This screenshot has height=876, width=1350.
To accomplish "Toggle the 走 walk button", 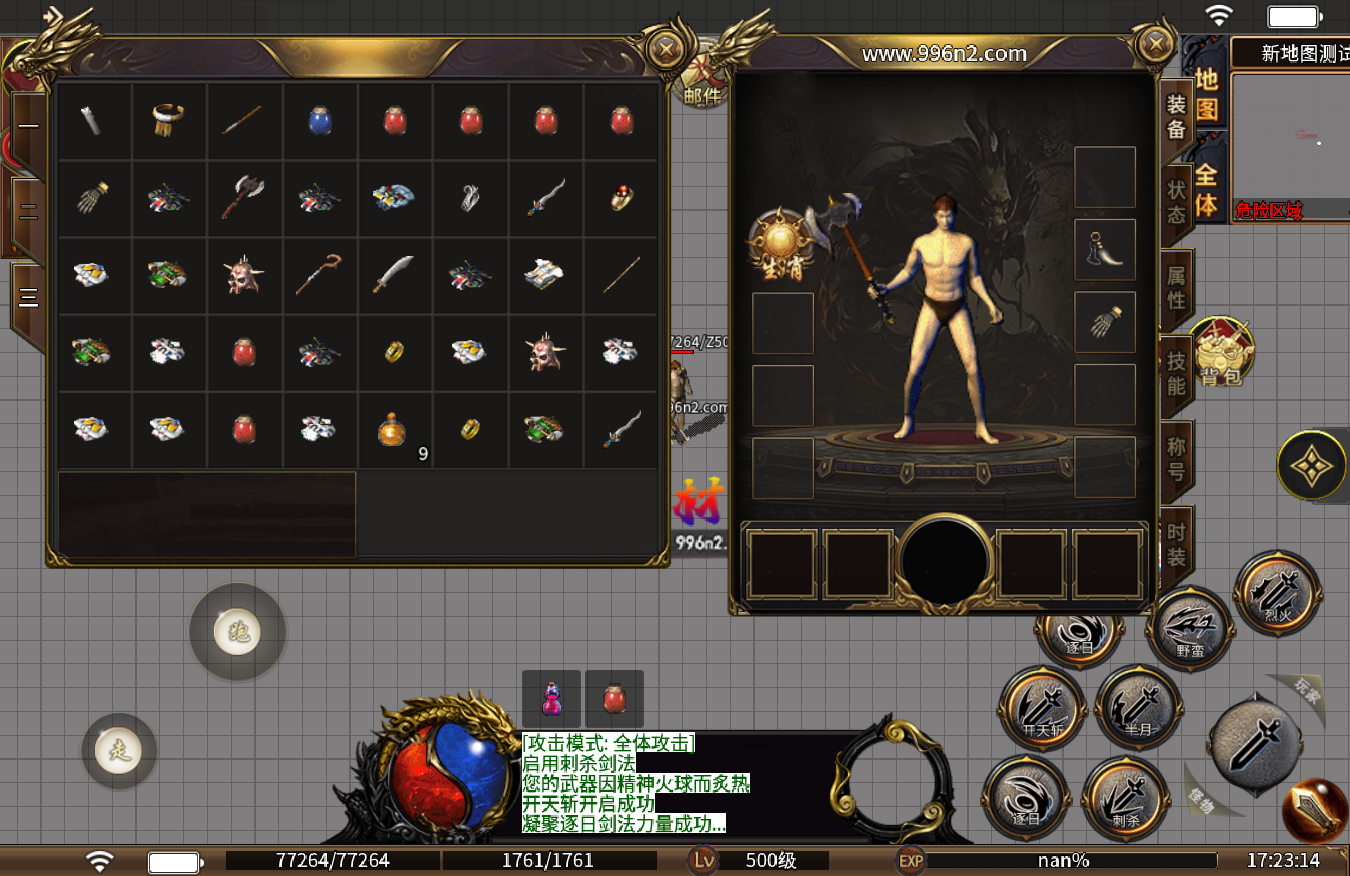I will [x=119, y=750].
